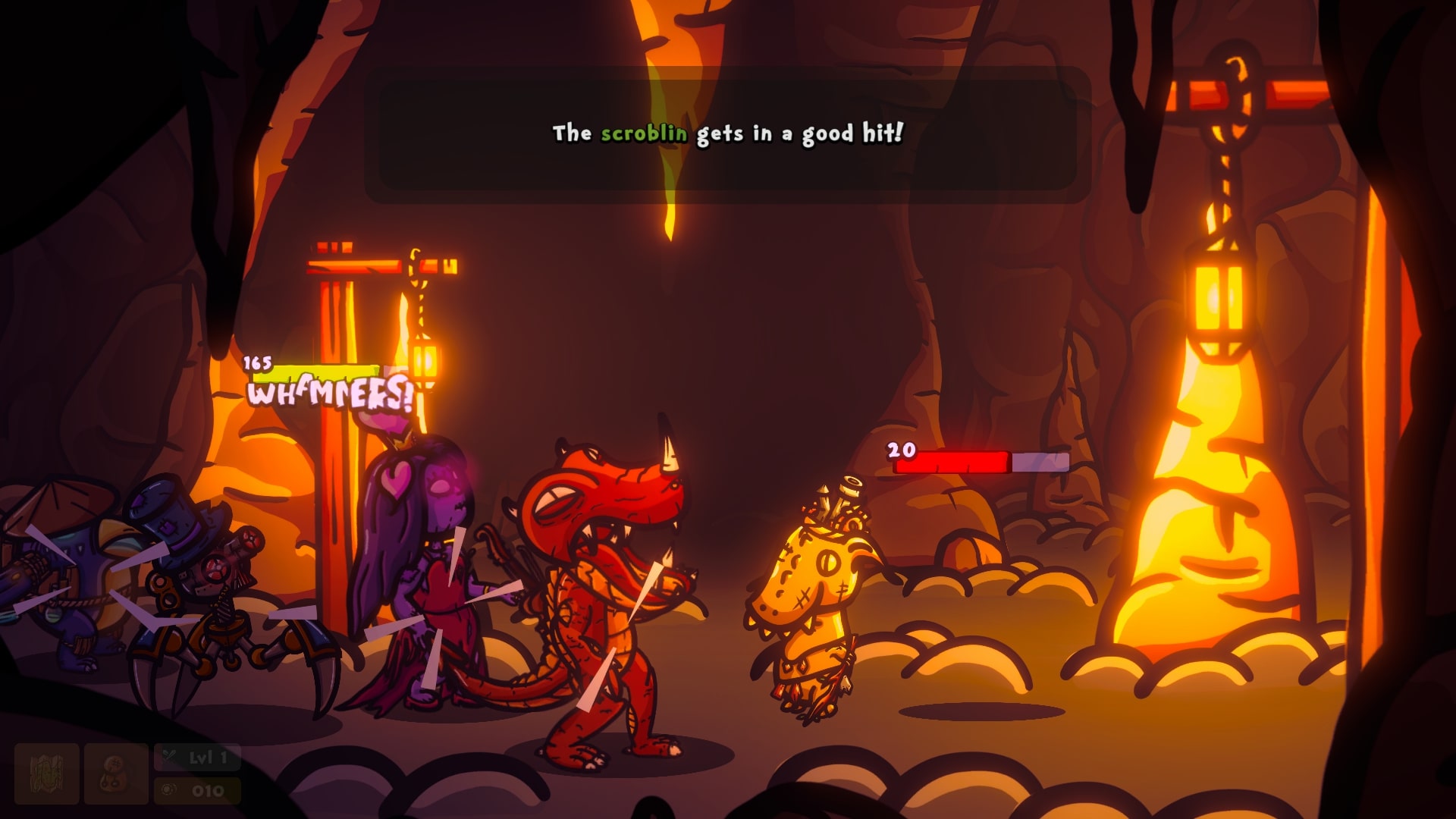Open the folded map icon

(46, 773)
